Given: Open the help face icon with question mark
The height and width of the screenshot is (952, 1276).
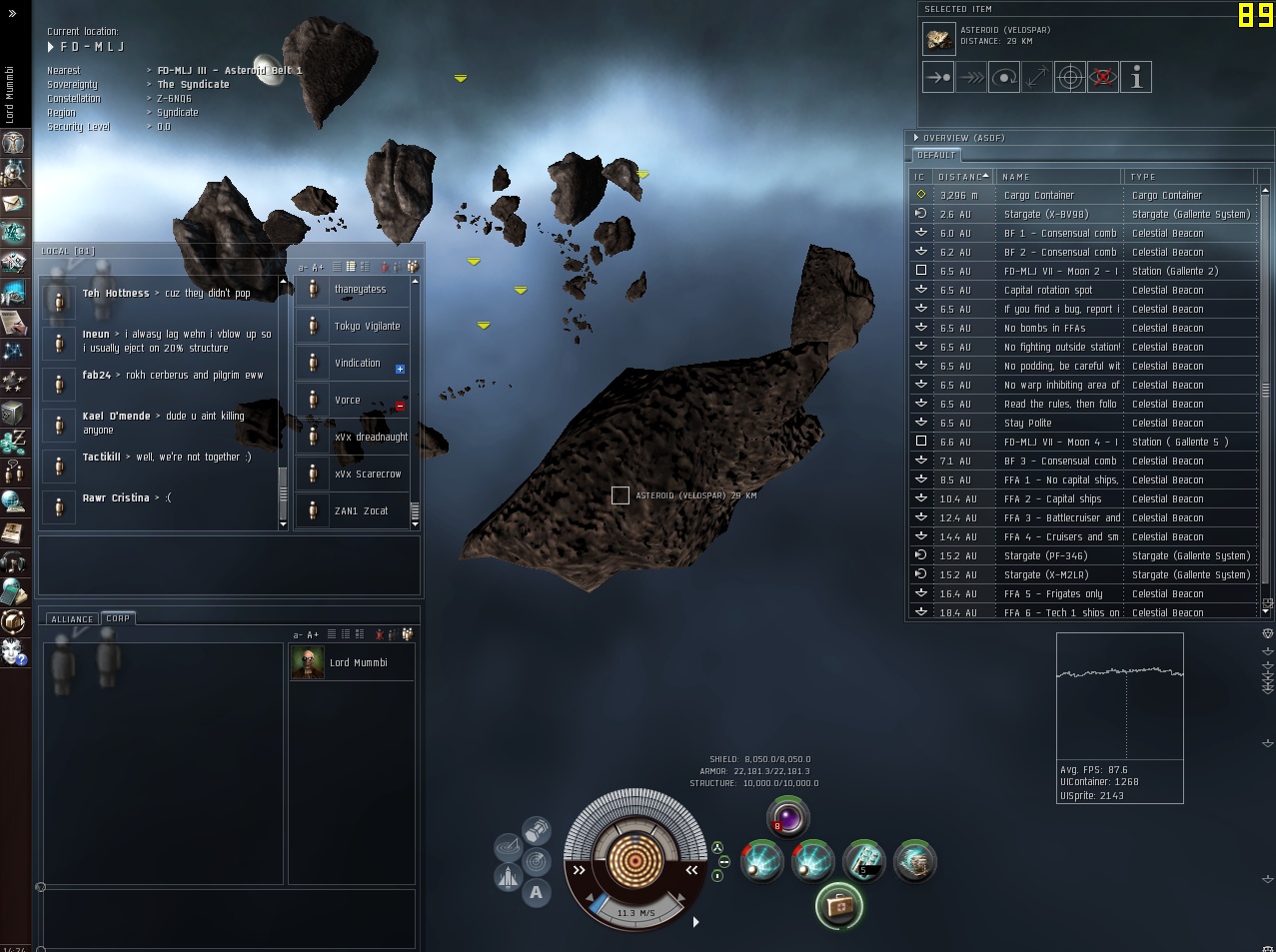Looking at the screenshot, I should tap(13, 651).
